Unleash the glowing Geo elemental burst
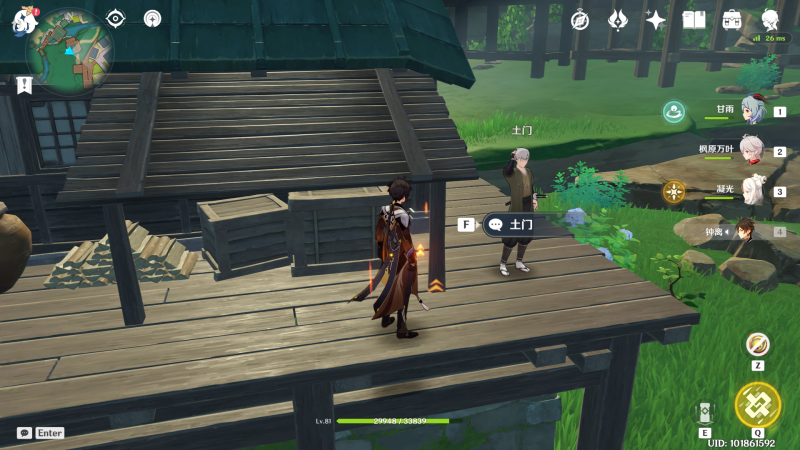This screenshot has width=800, height=450. (757, 404)
